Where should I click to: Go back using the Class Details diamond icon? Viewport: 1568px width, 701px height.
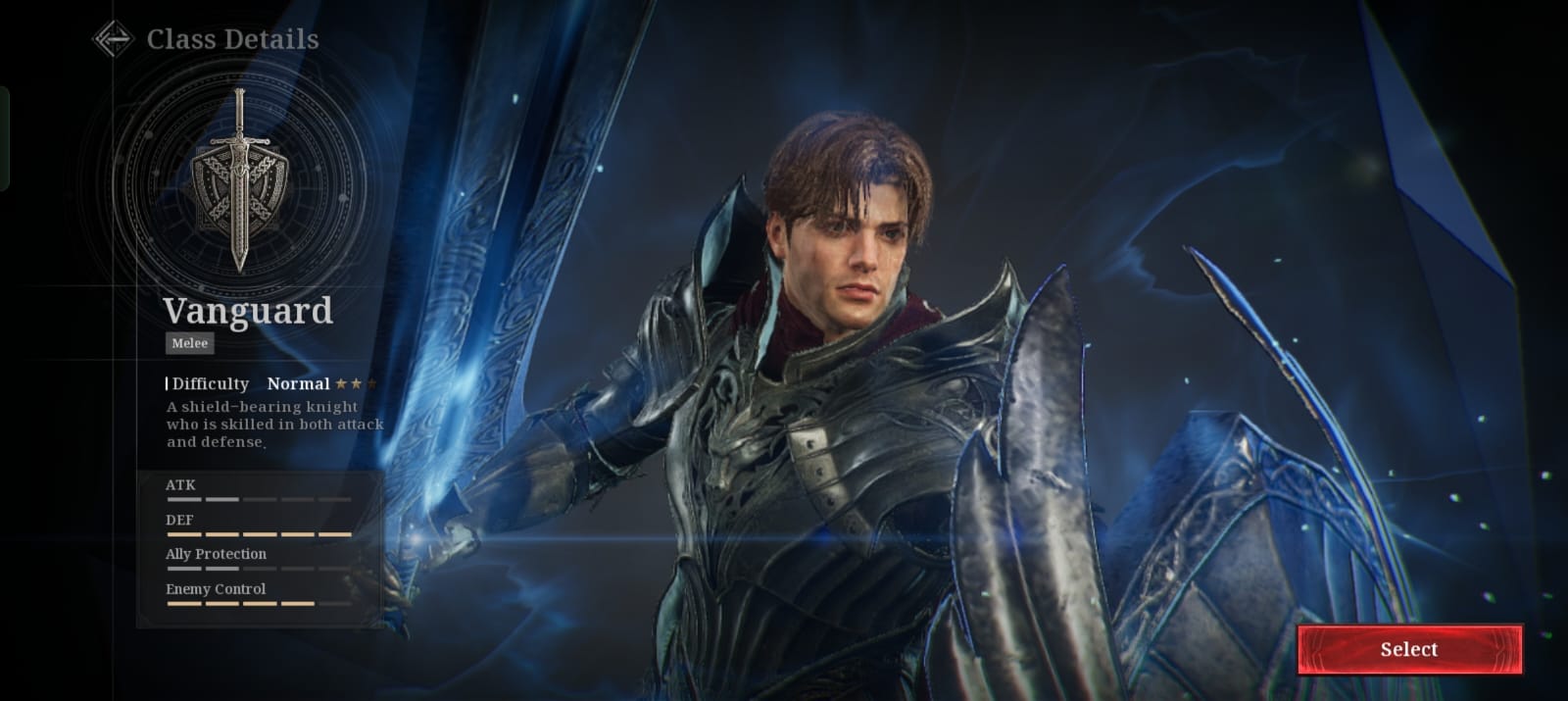113,39
